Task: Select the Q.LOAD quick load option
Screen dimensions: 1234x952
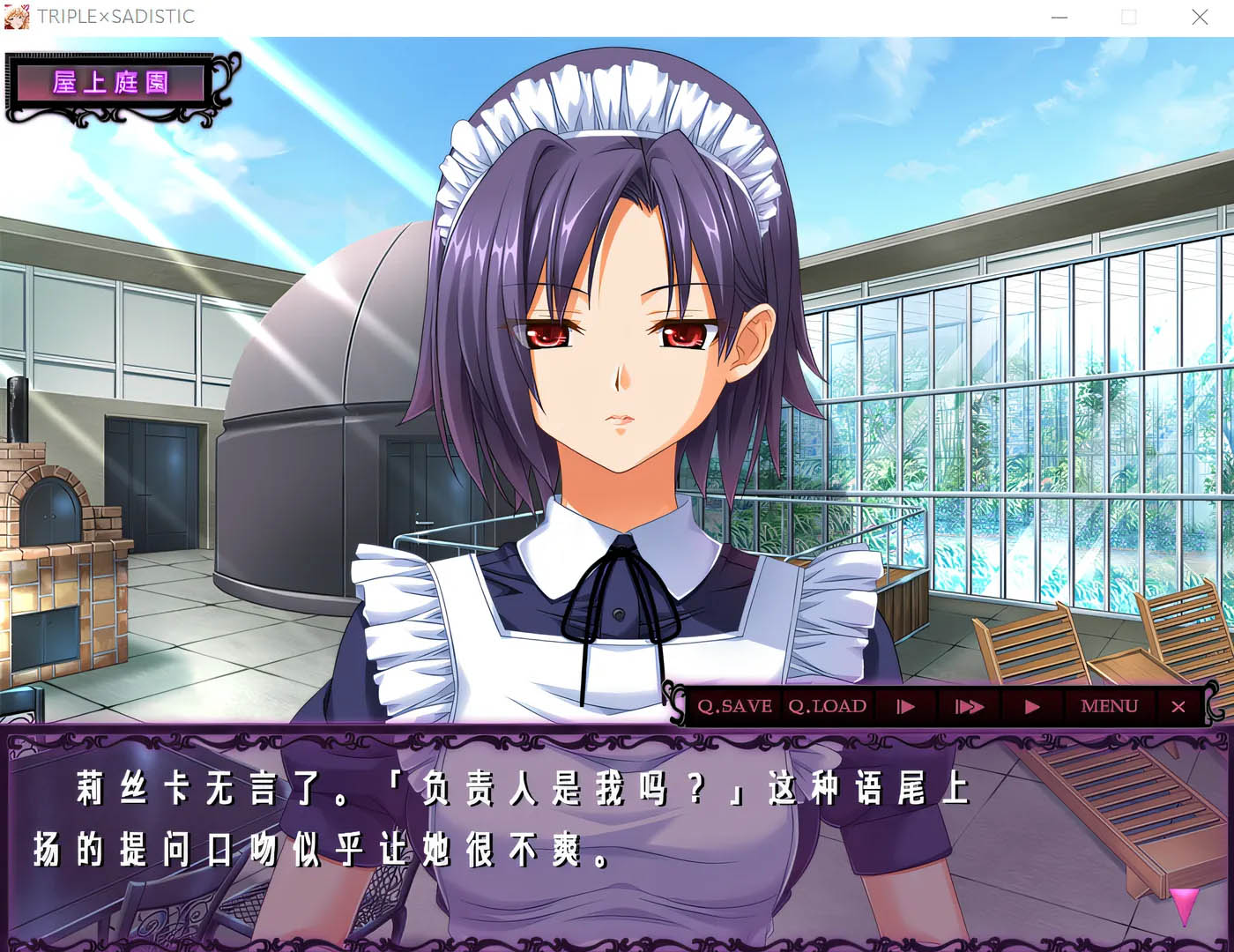Action: pyautogui.click(x=826, y=706)
